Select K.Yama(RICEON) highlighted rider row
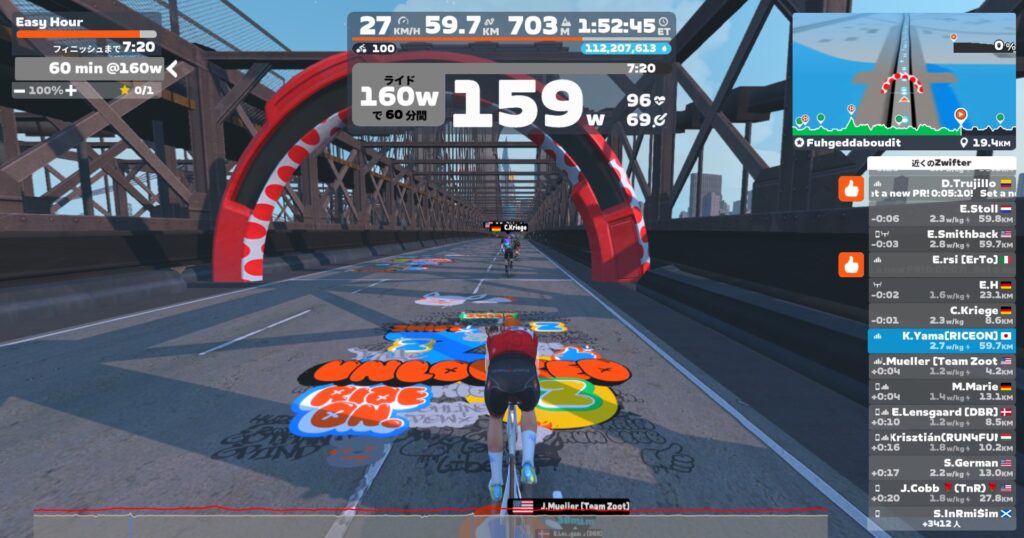 pos(942,340)
